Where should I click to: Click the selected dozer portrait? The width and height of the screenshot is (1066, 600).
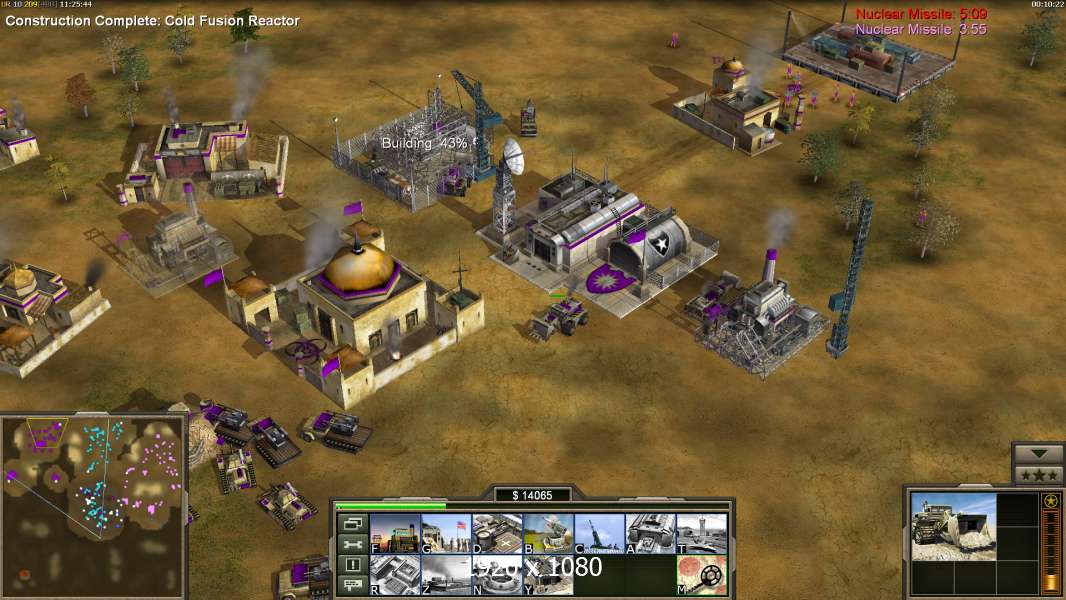click(x=953, y=526)
